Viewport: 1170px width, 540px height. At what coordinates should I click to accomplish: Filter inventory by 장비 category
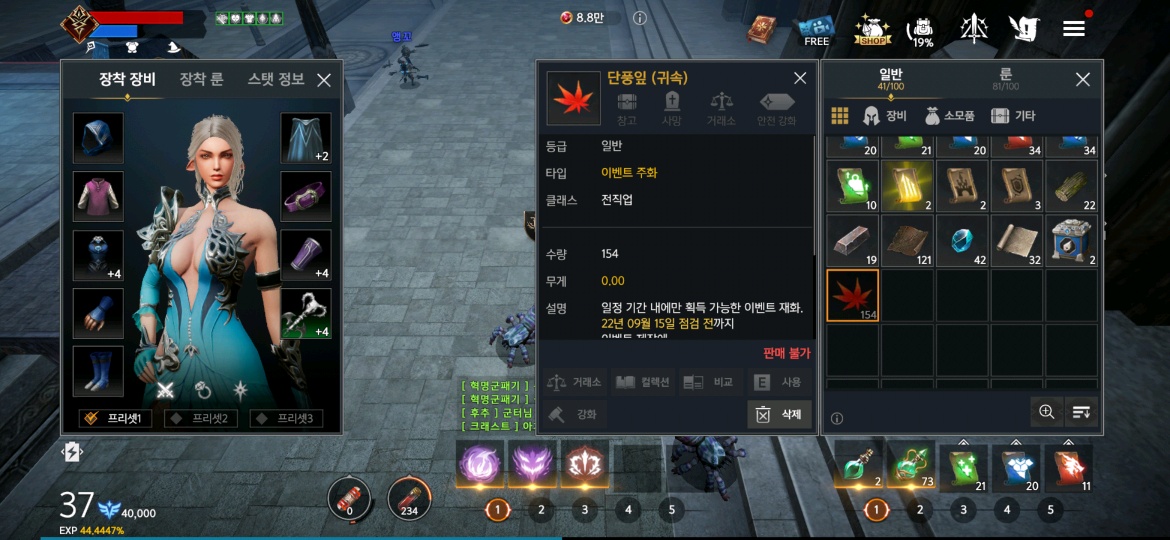click(885, 116)
